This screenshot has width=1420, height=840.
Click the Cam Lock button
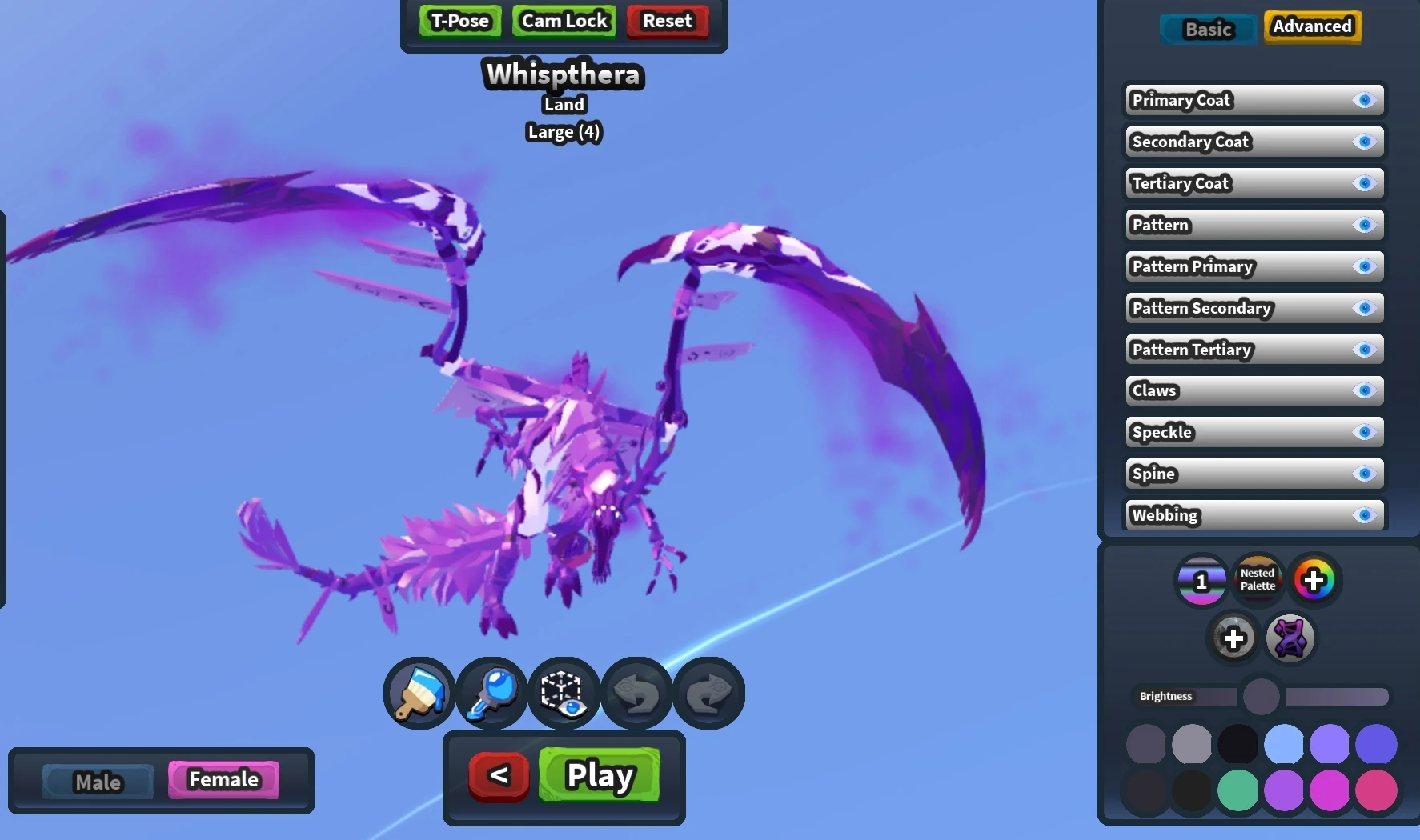(563, 20)
